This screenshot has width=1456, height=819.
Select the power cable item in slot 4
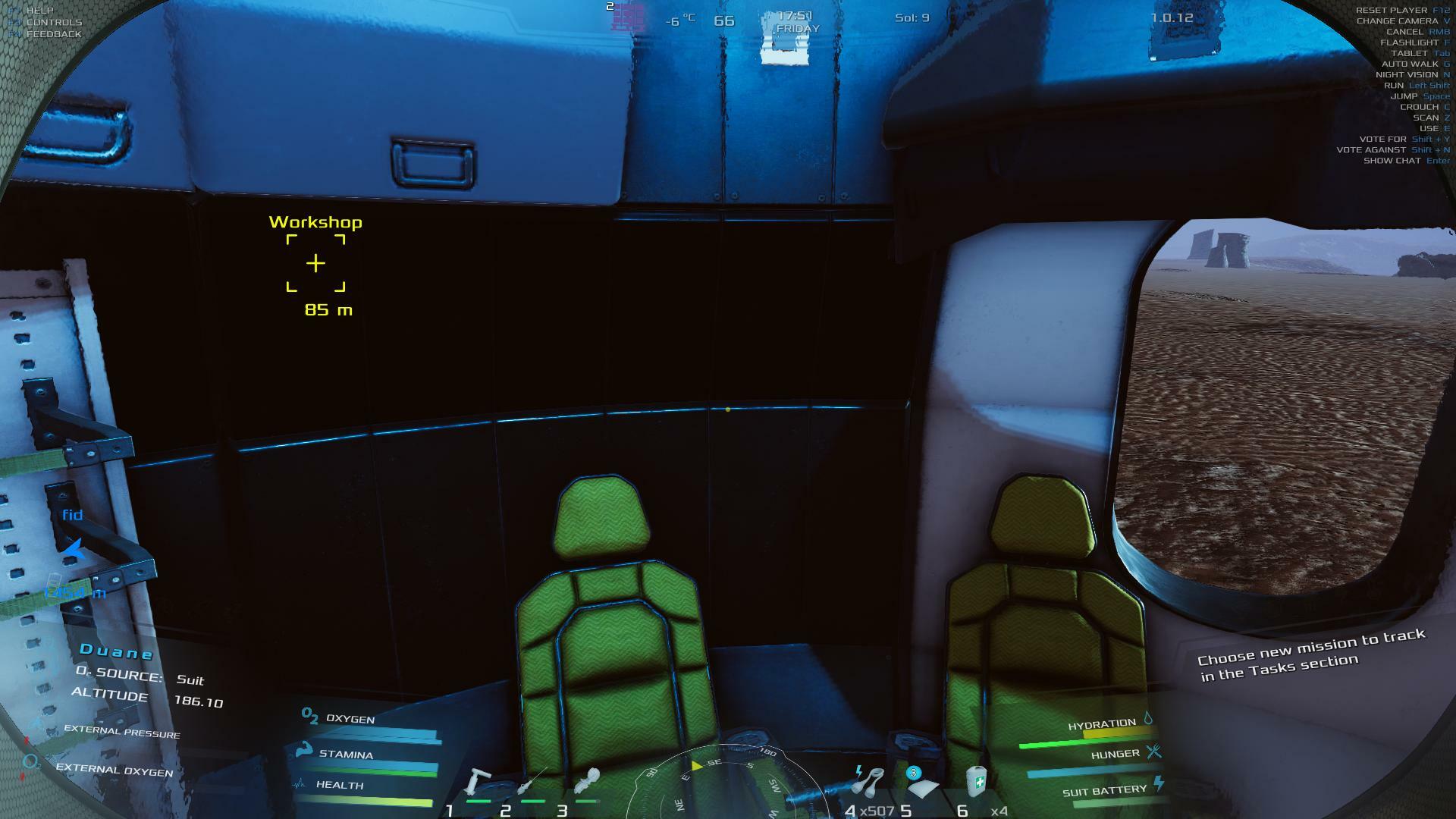pyautogui.click(x=869, y=781)
